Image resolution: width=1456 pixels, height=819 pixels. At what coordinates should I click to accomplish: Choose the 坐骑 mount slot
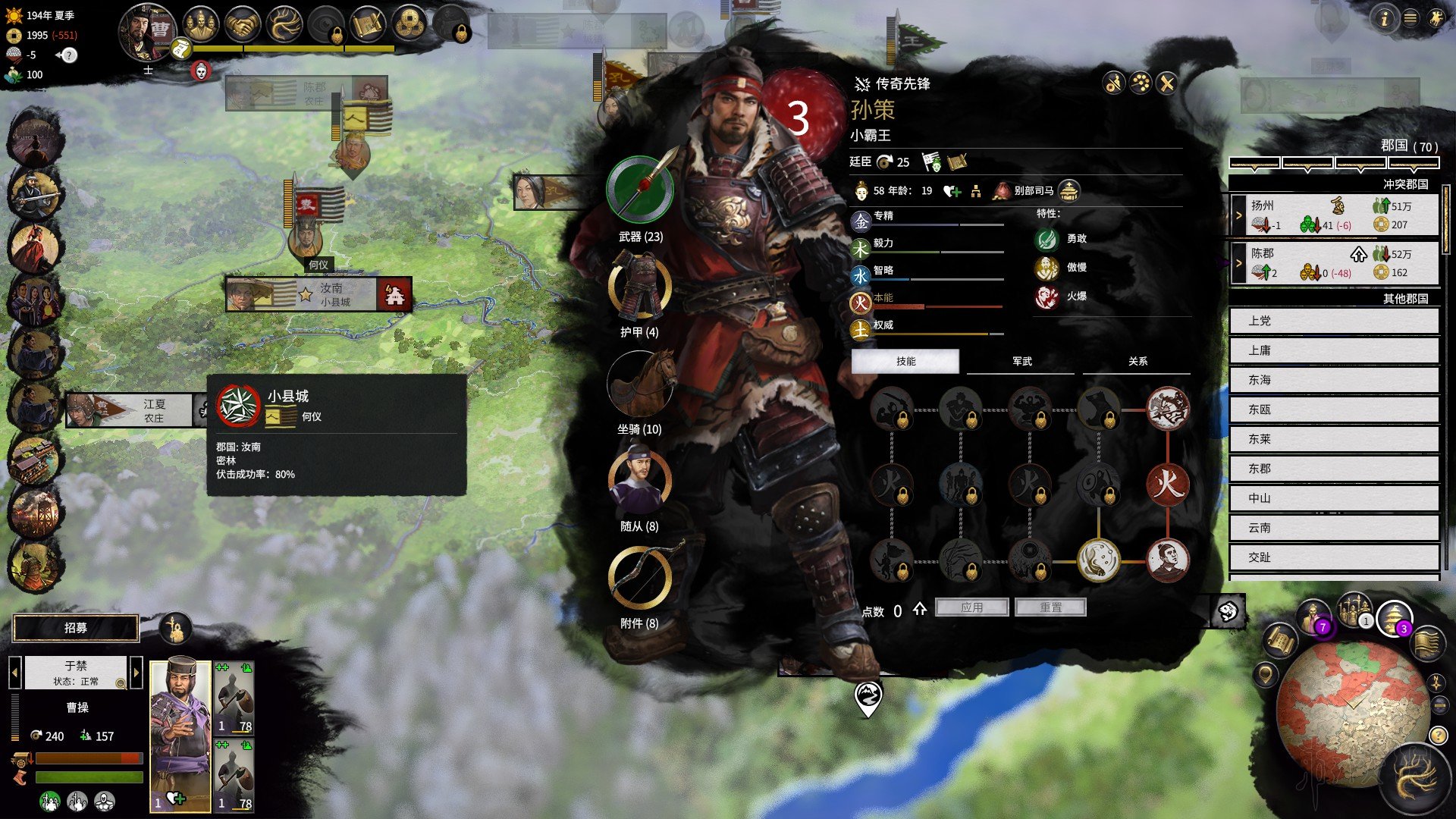point(641,384)
